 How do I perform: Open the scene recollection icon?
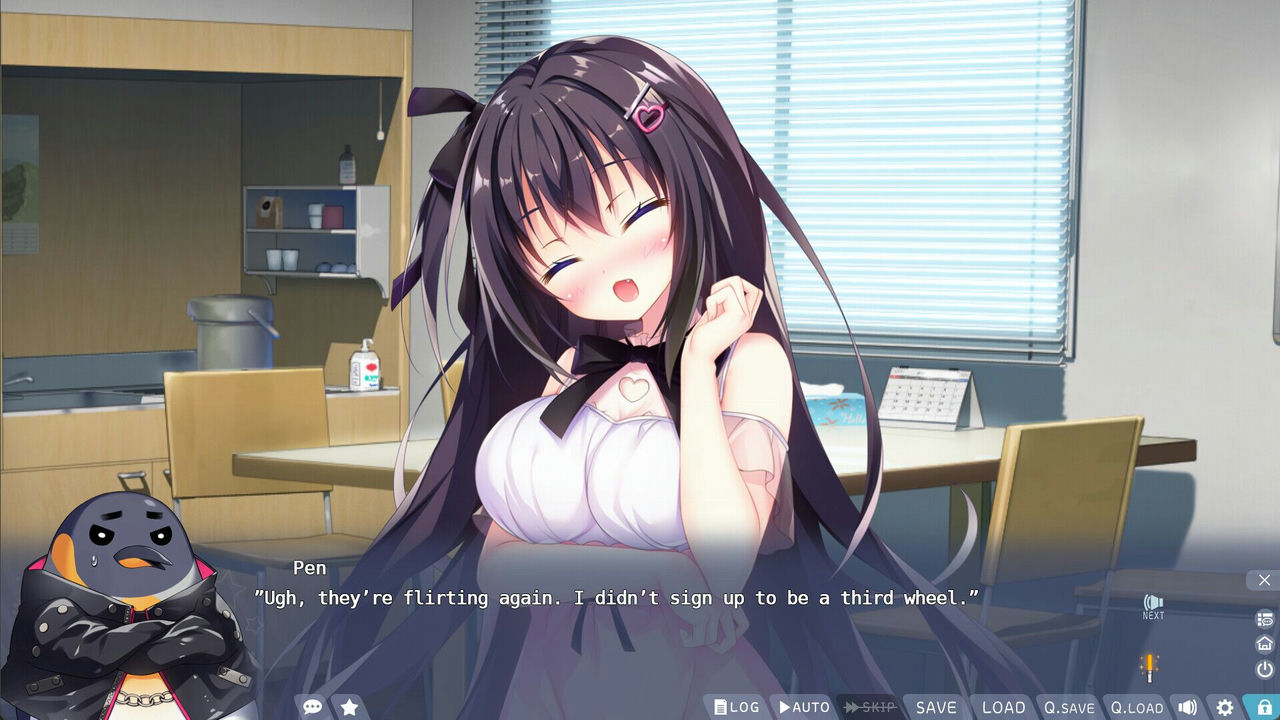[1263, 620]
